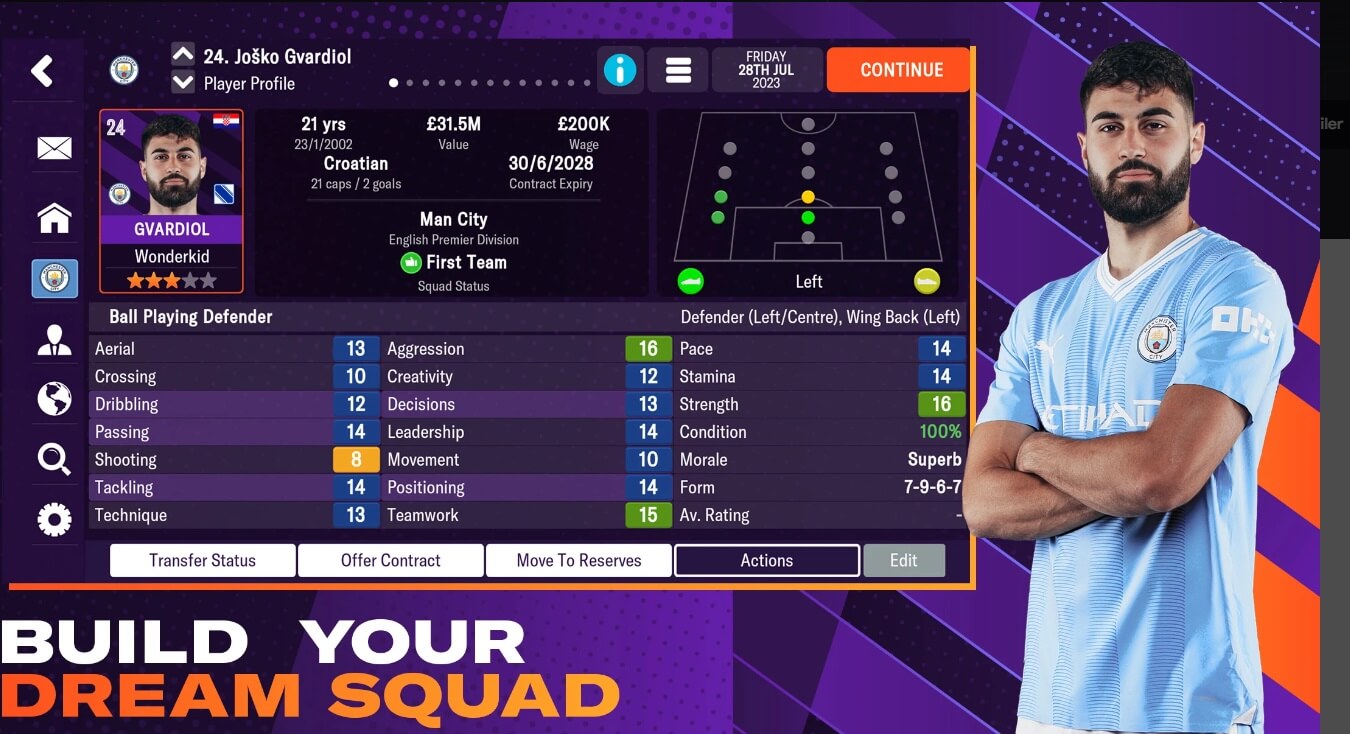Open the Actions dropdown

[766, 560]
